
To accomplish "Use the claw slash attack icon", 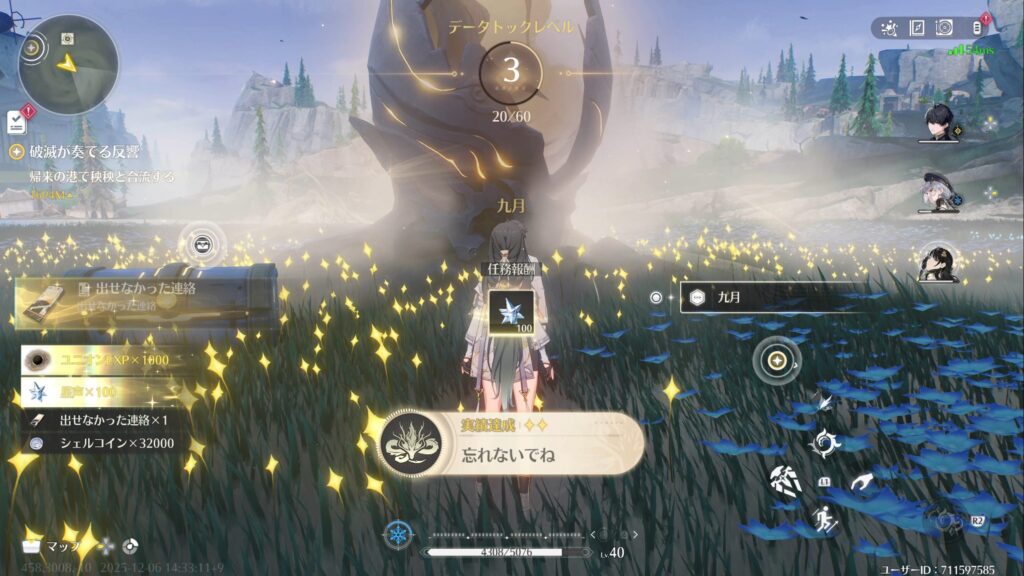I will click(x=786, y=480).
